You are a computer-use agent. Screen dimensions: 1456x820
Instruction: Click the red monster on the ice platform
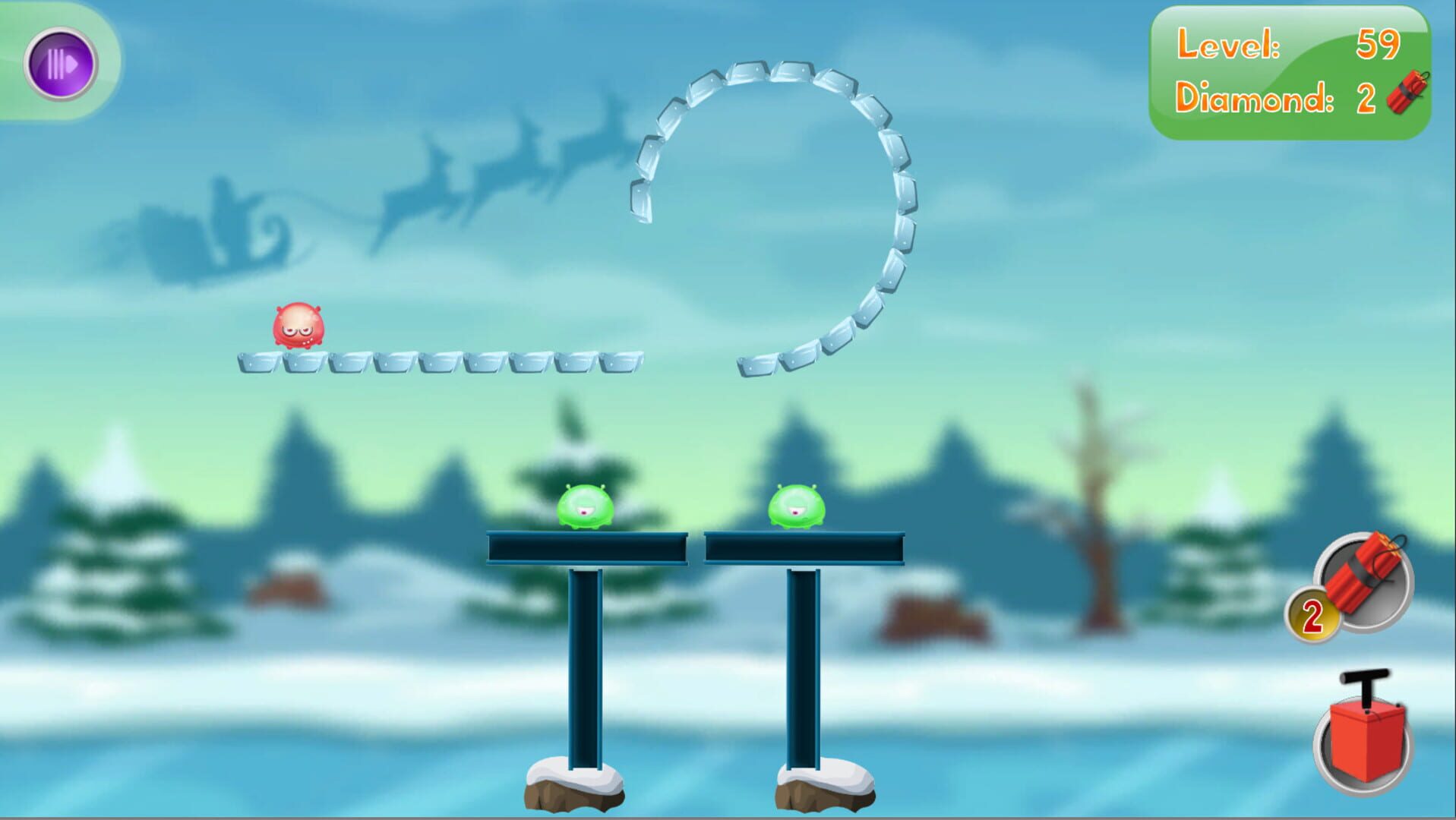point(300,326)
